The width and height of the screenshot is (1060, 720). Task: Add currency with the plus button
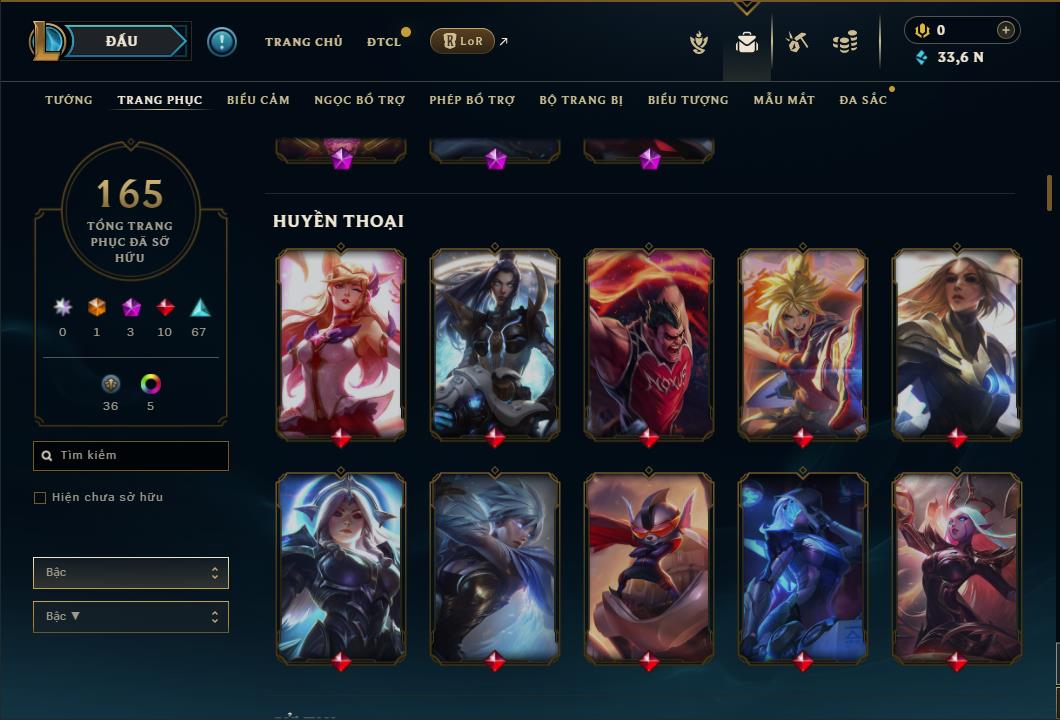click(1006, 30)
